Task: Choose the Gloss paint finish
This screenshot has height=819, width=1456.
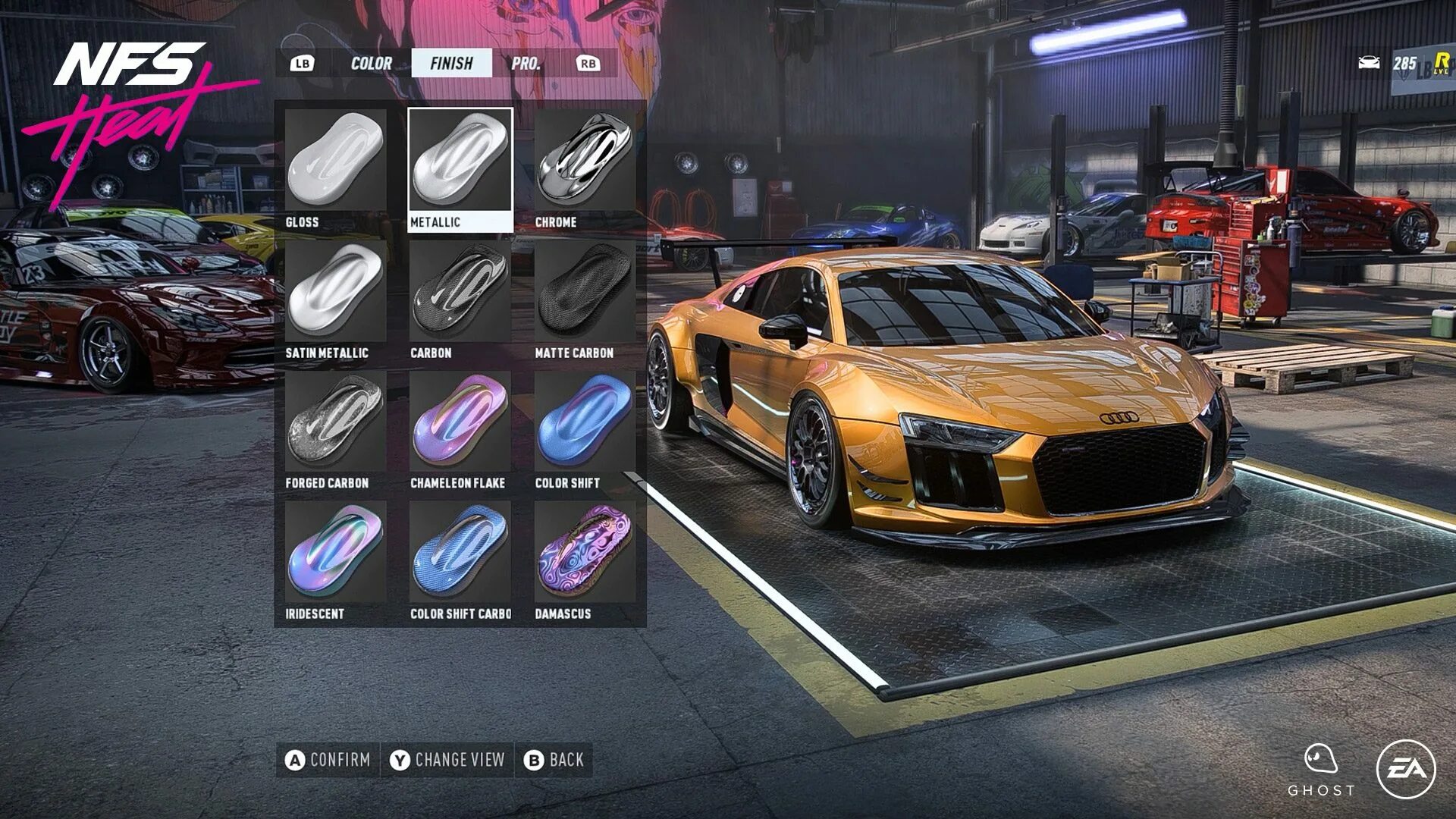Action: pos(335,168)
